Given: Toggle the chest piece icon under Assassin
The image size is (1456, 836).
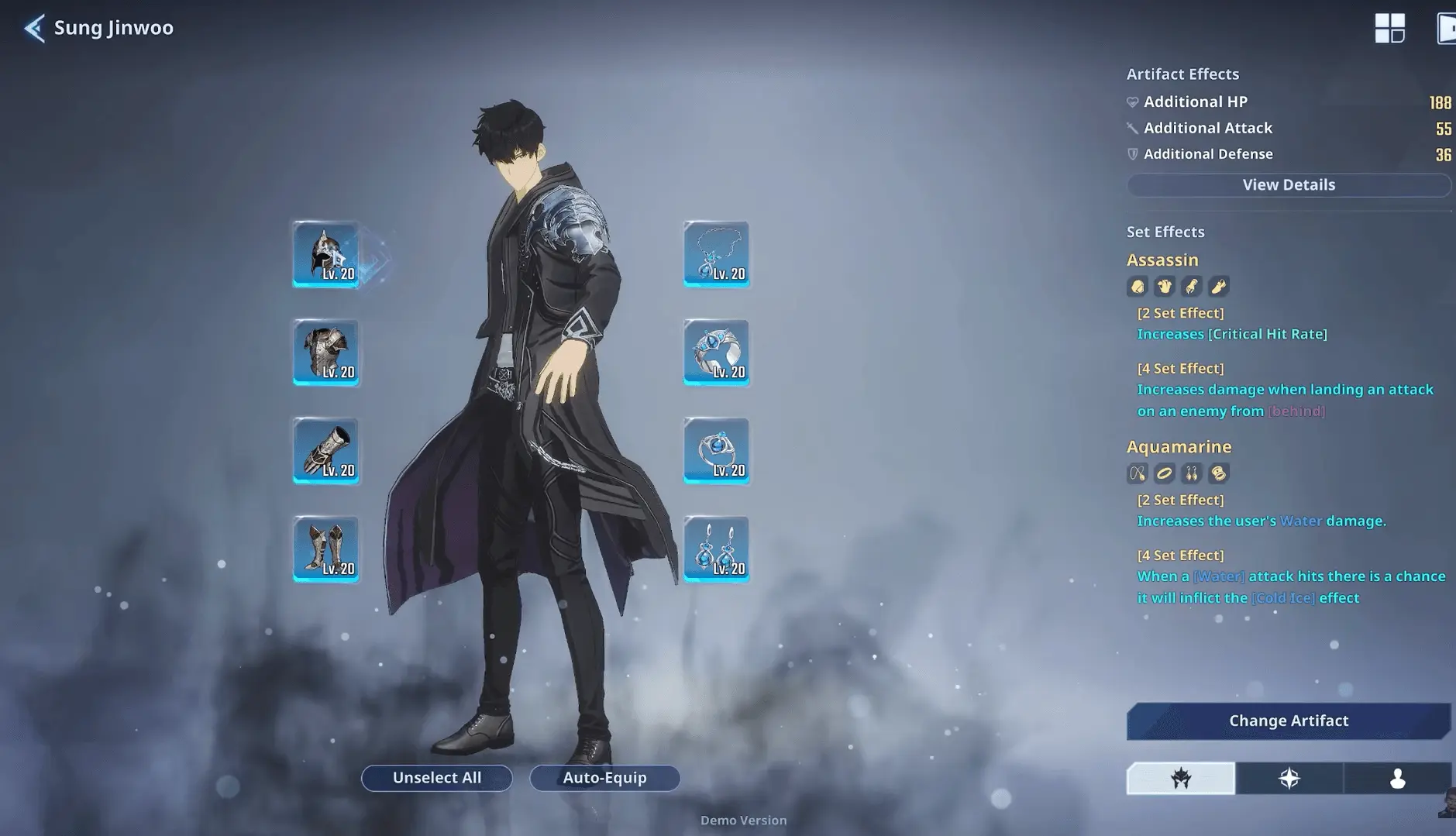Looking at the screenshot, I should [x=1164, y=286].
